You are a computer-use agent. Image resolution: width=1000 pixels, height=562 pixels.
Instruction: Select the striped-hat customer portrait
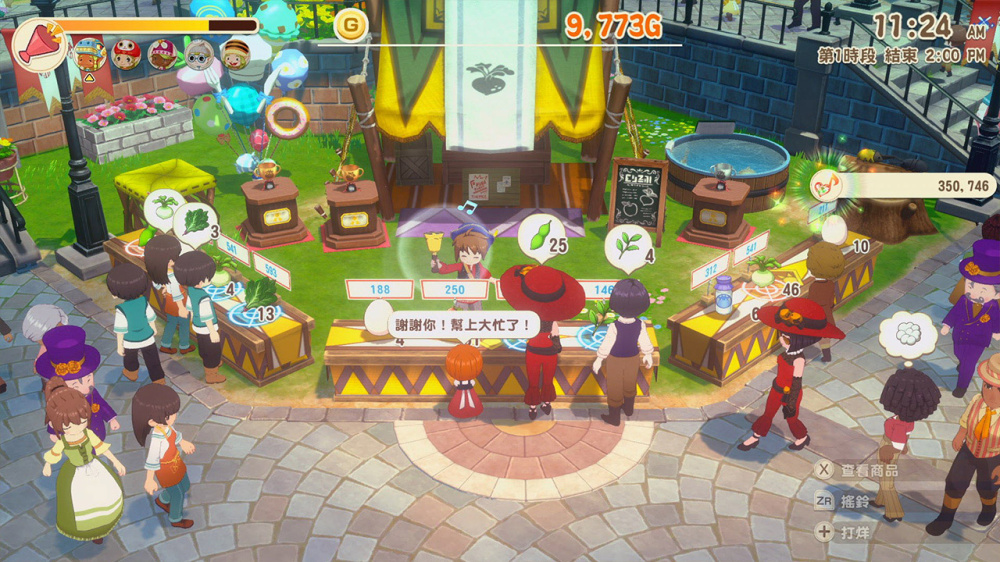point(236,54)
